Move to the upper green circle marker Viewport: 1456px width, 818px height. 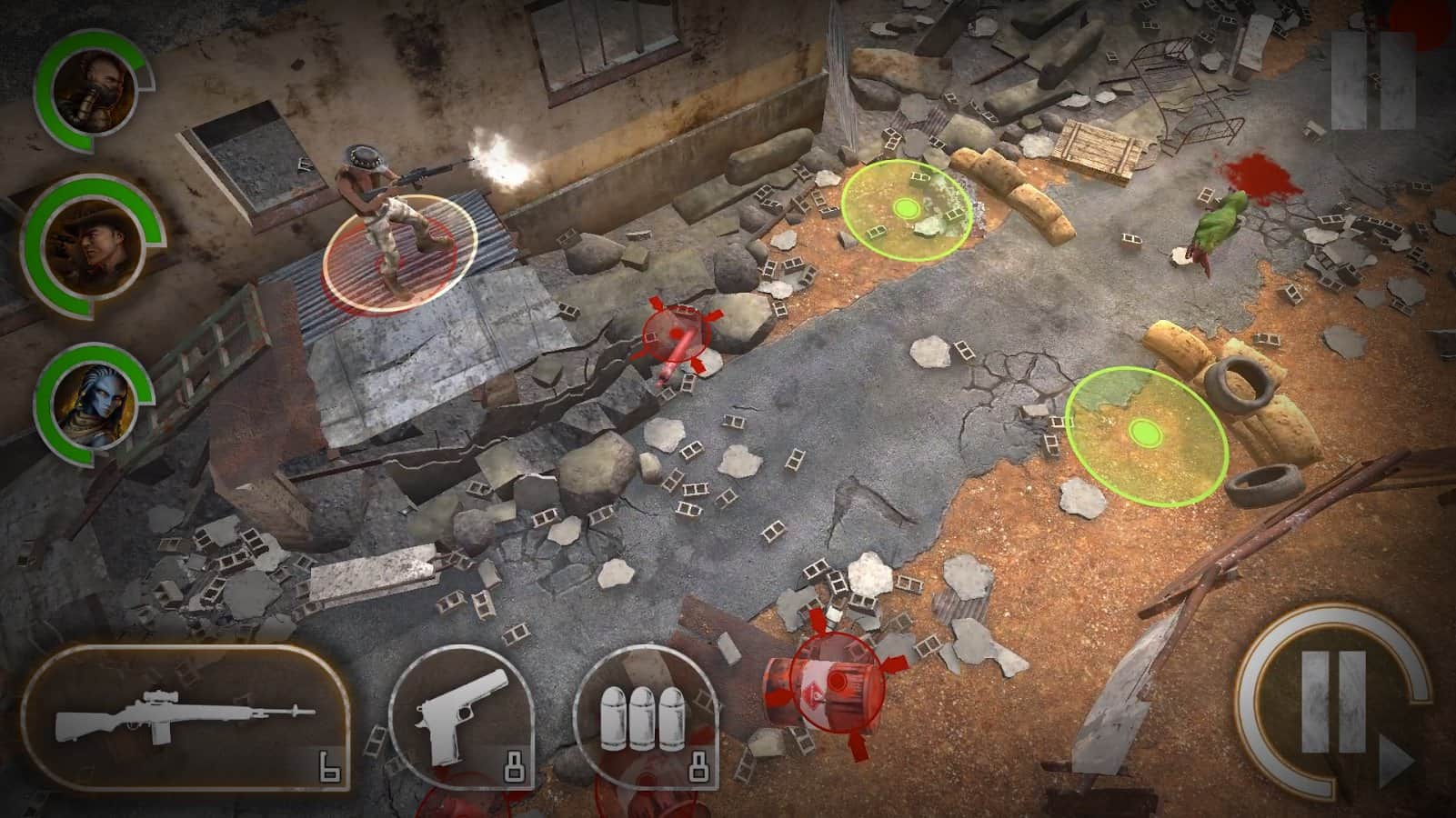pos(906,210)
